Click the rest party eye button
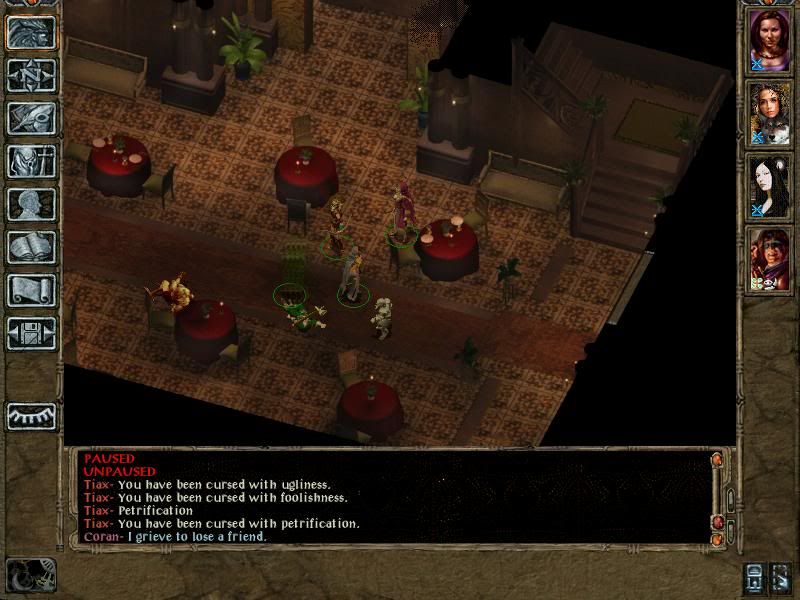 point(31,415)
